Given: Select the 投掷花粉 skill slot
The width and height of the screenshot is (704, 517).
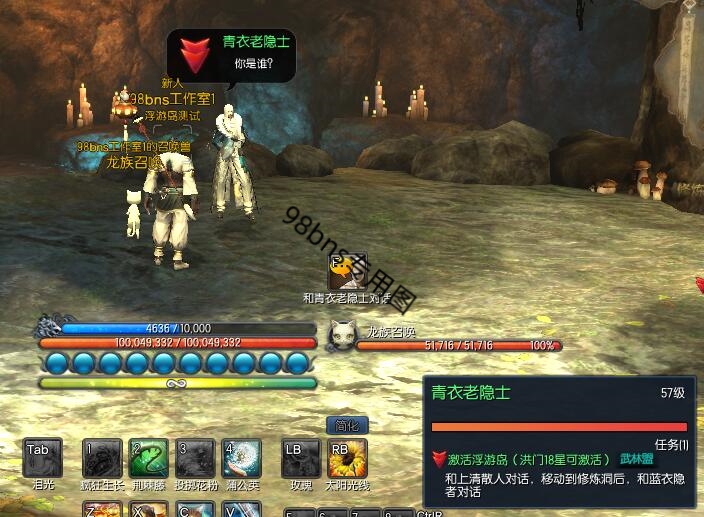Looking at the screenshot, I should pos(195,459).
